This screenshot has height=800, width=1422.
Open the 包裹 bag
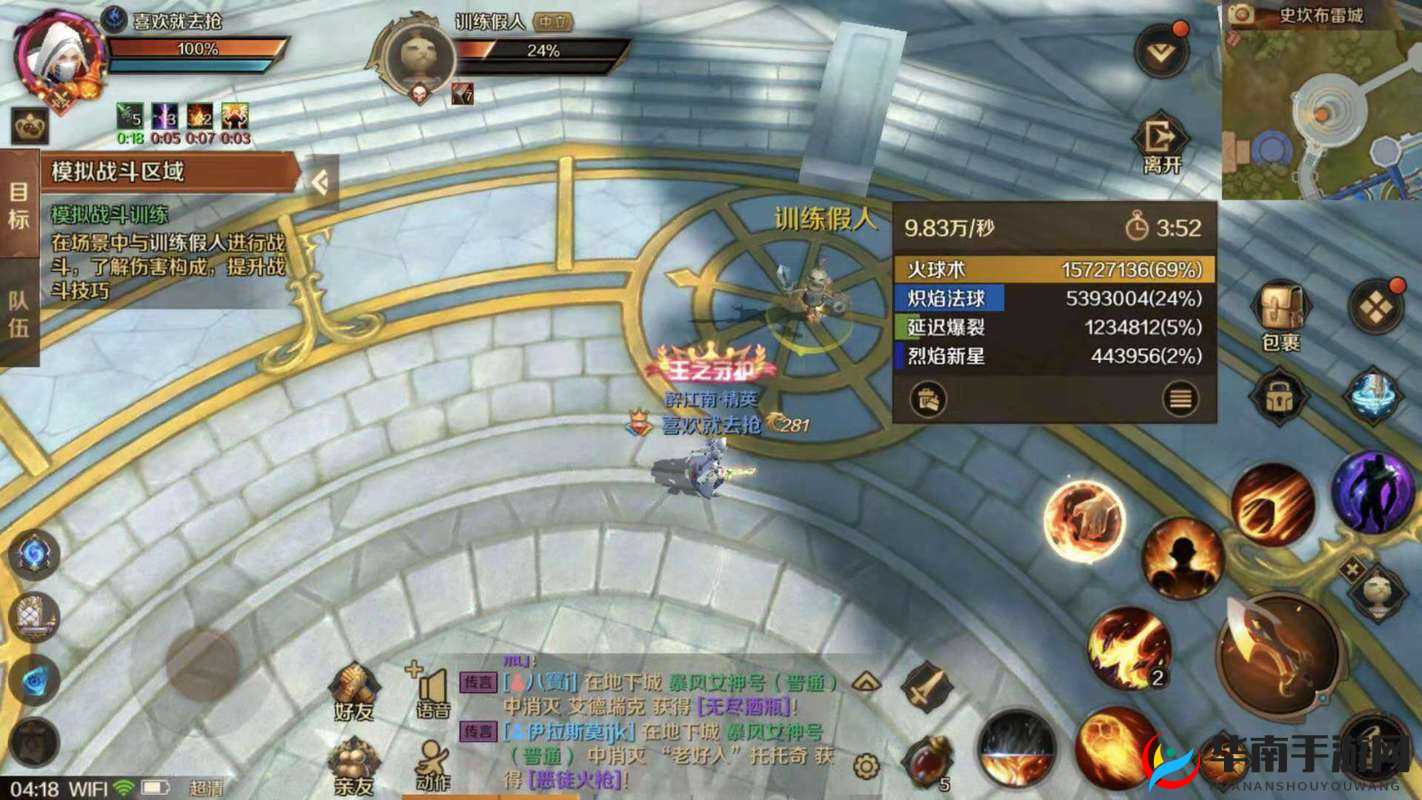coord(1280,314)
